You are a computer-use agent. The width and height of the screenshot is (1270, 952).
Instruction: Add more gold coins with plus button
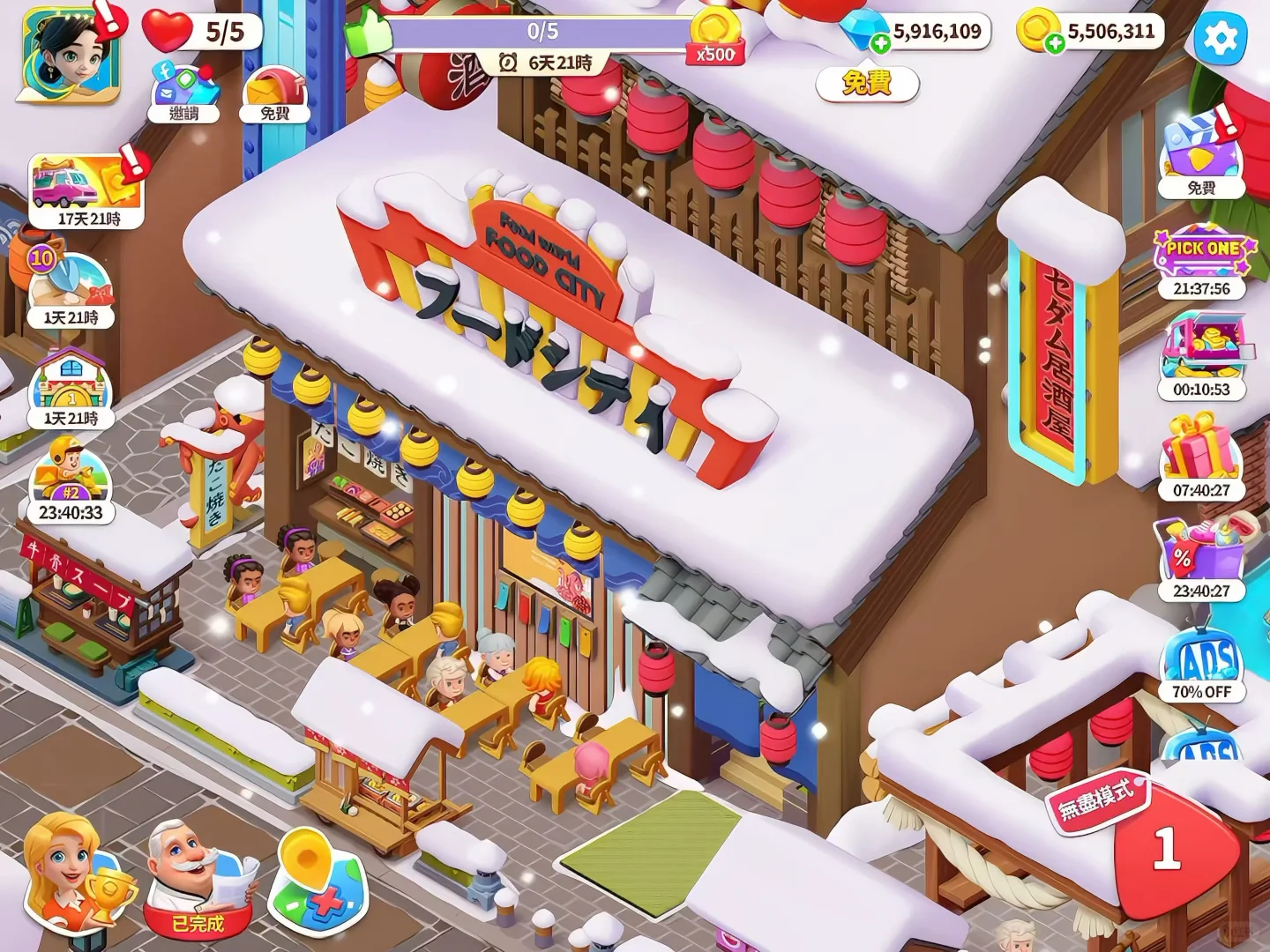(x=1055, y=43)
